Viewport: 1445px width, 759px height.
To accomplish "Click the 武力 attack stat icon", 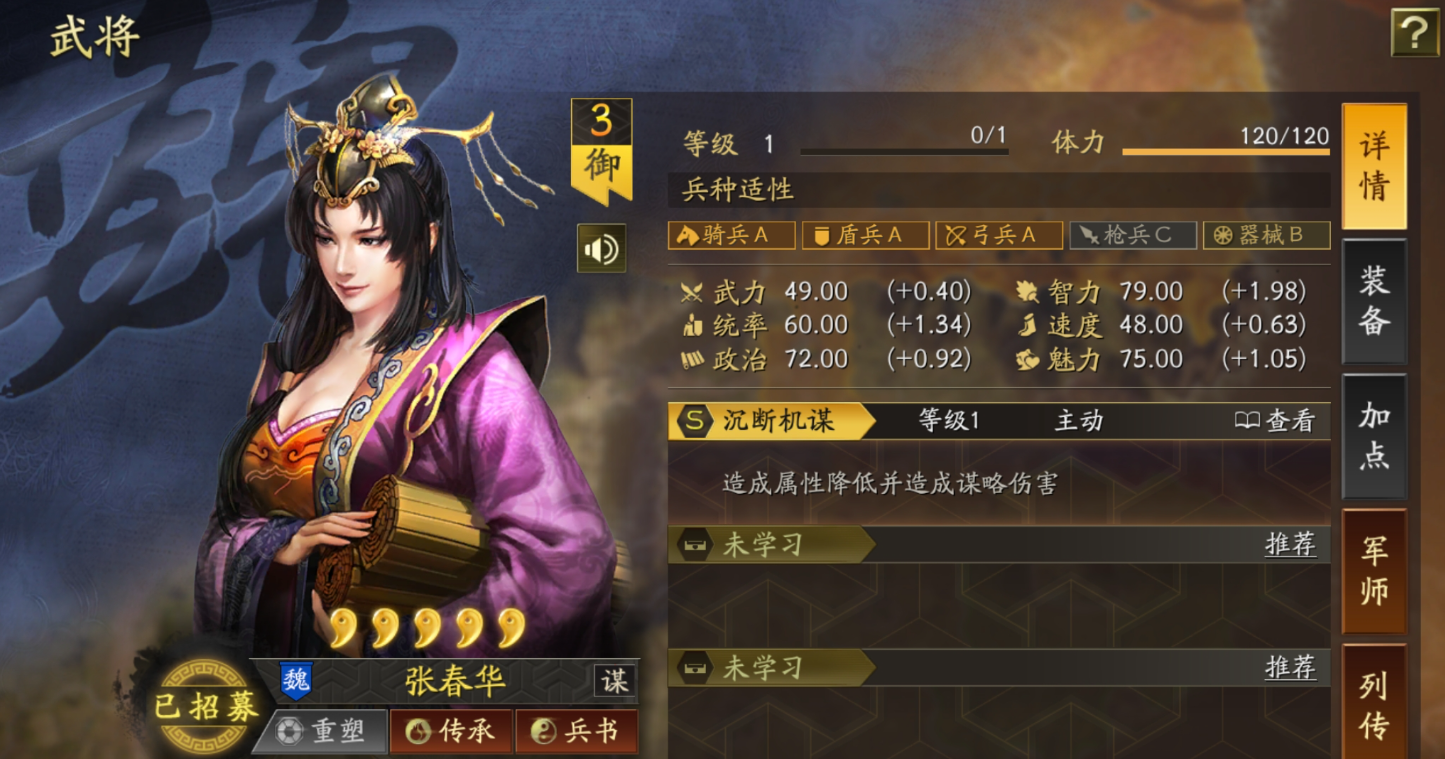I will [x=690, y=292].
